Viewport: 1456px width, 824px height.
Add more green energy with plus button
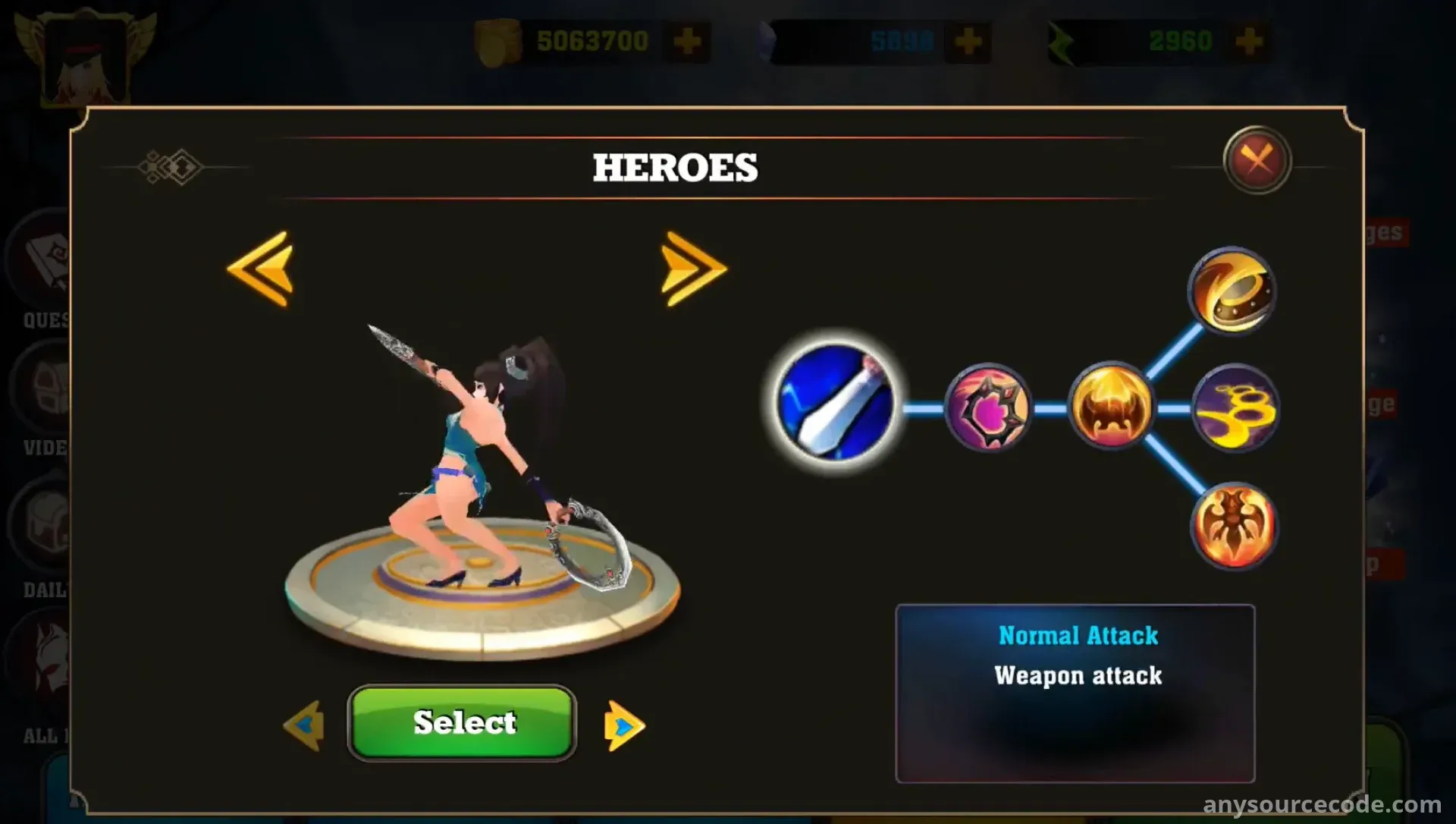(x=1248, y=41)
